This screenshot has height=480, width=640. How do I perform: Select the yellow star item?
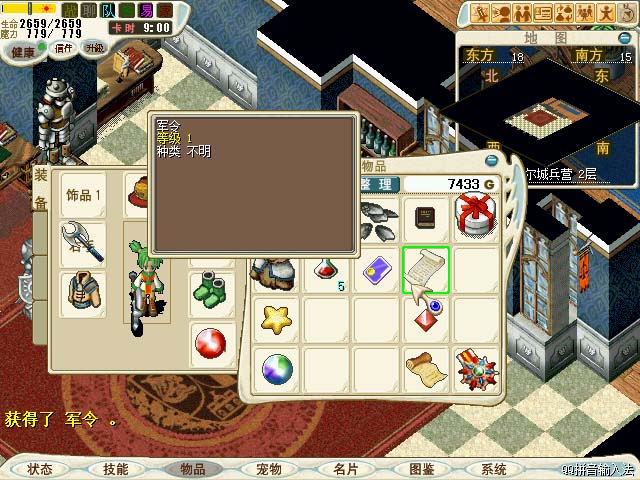pos(276,319)
